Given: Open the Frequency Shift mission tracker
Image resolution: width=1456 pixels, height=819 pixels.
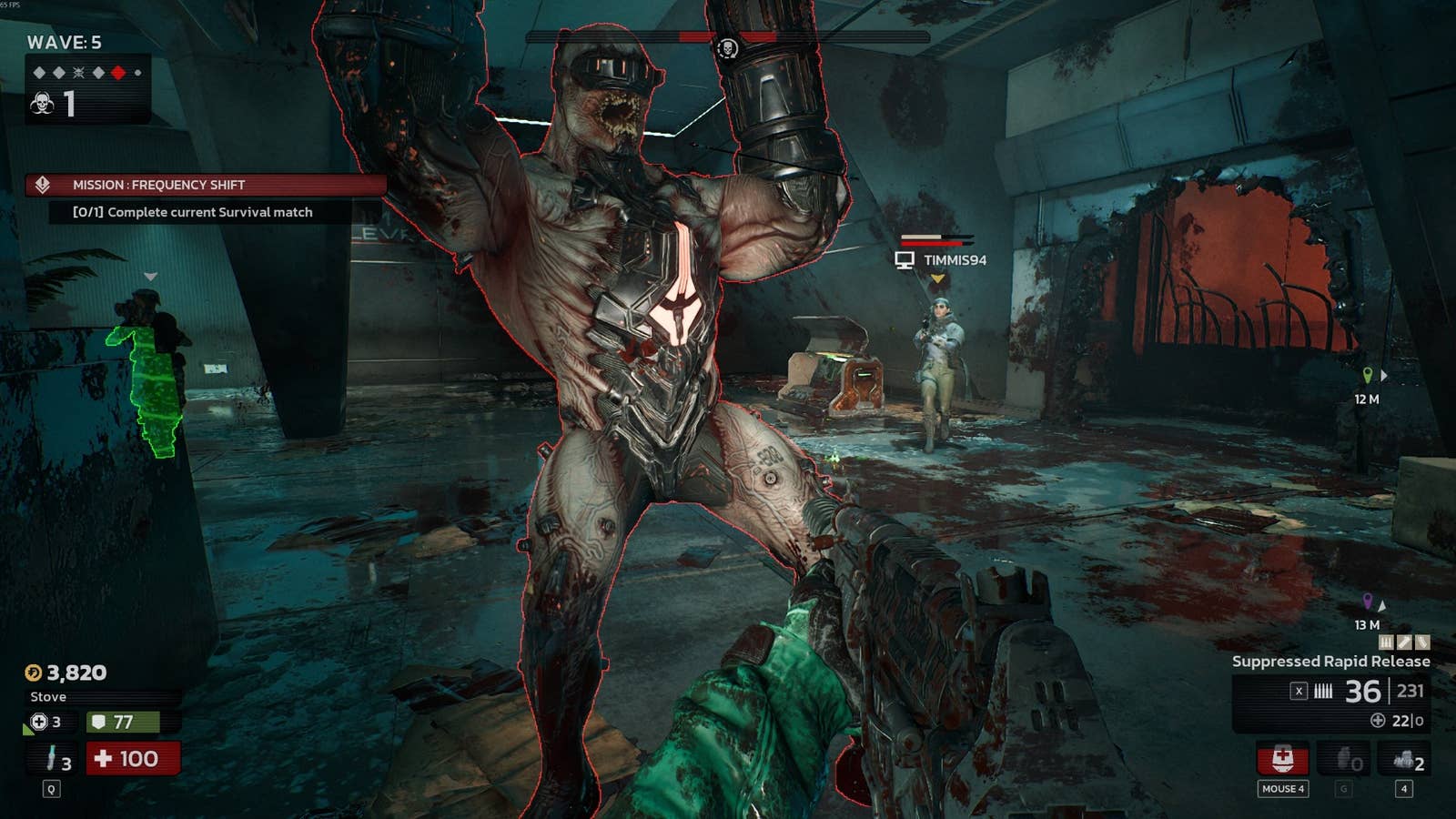Looking at the screenshot, I should 206,185.
